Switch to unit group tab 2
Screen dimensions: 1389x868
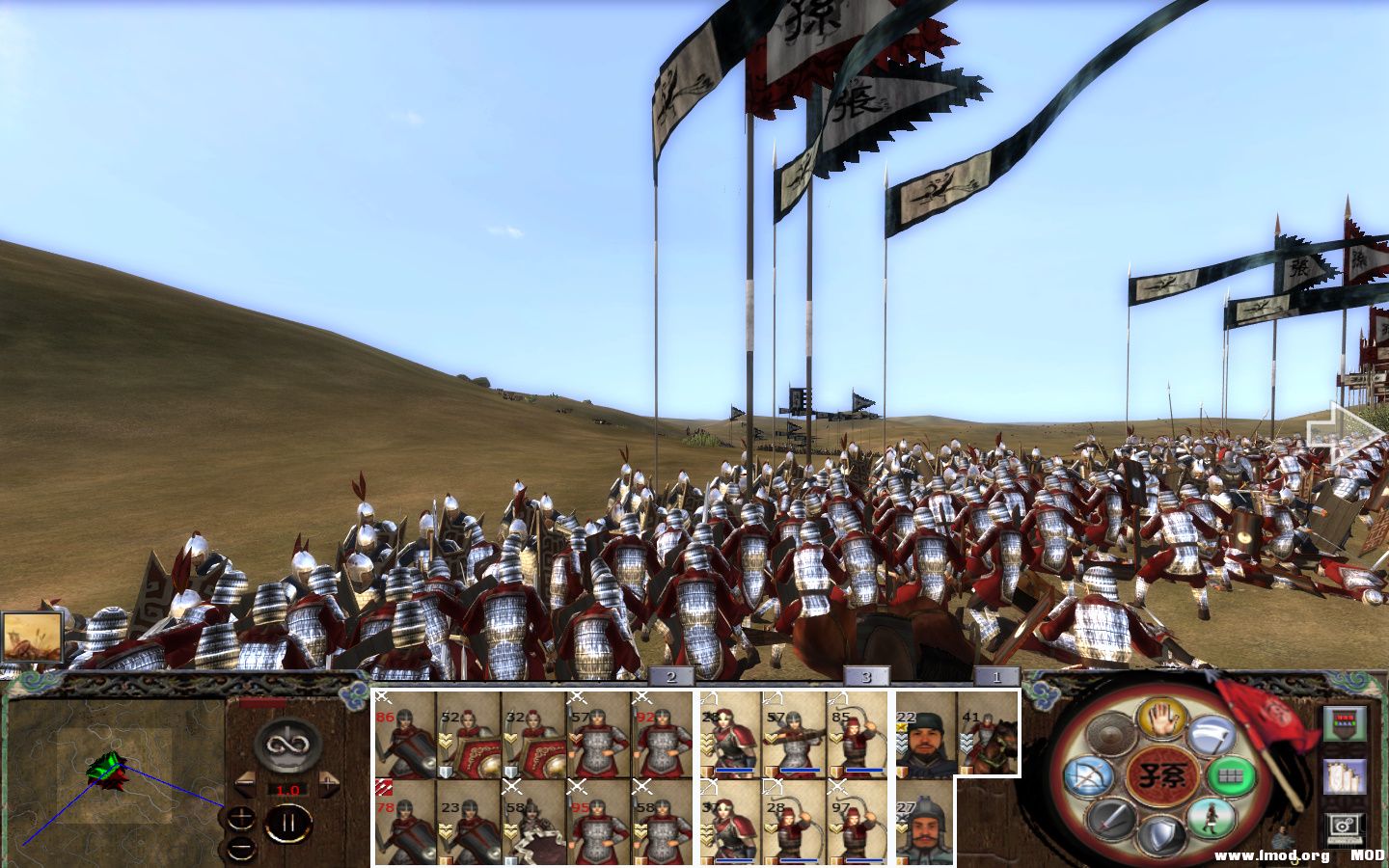pos(670,677)
